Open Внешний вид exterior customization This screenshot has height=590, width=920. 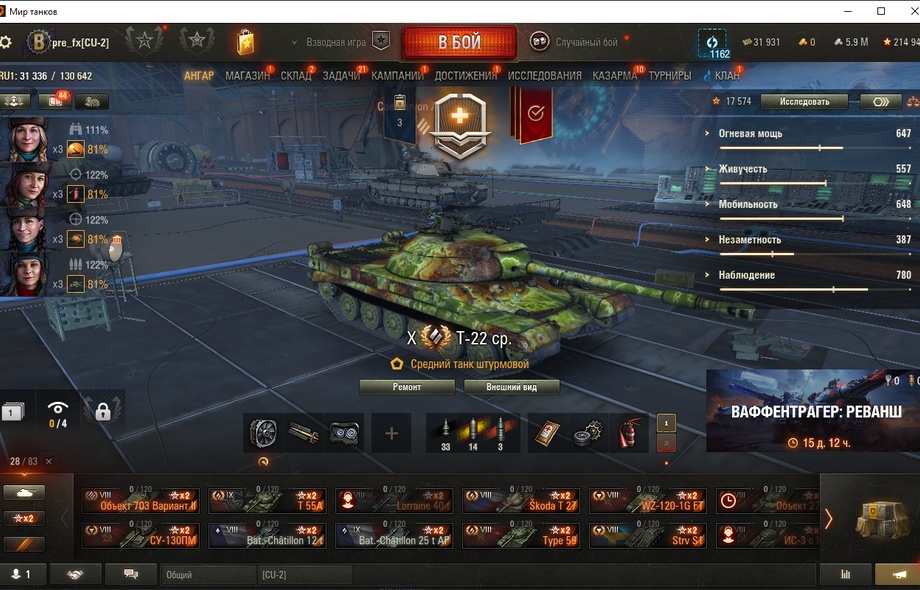pos(510,387)
